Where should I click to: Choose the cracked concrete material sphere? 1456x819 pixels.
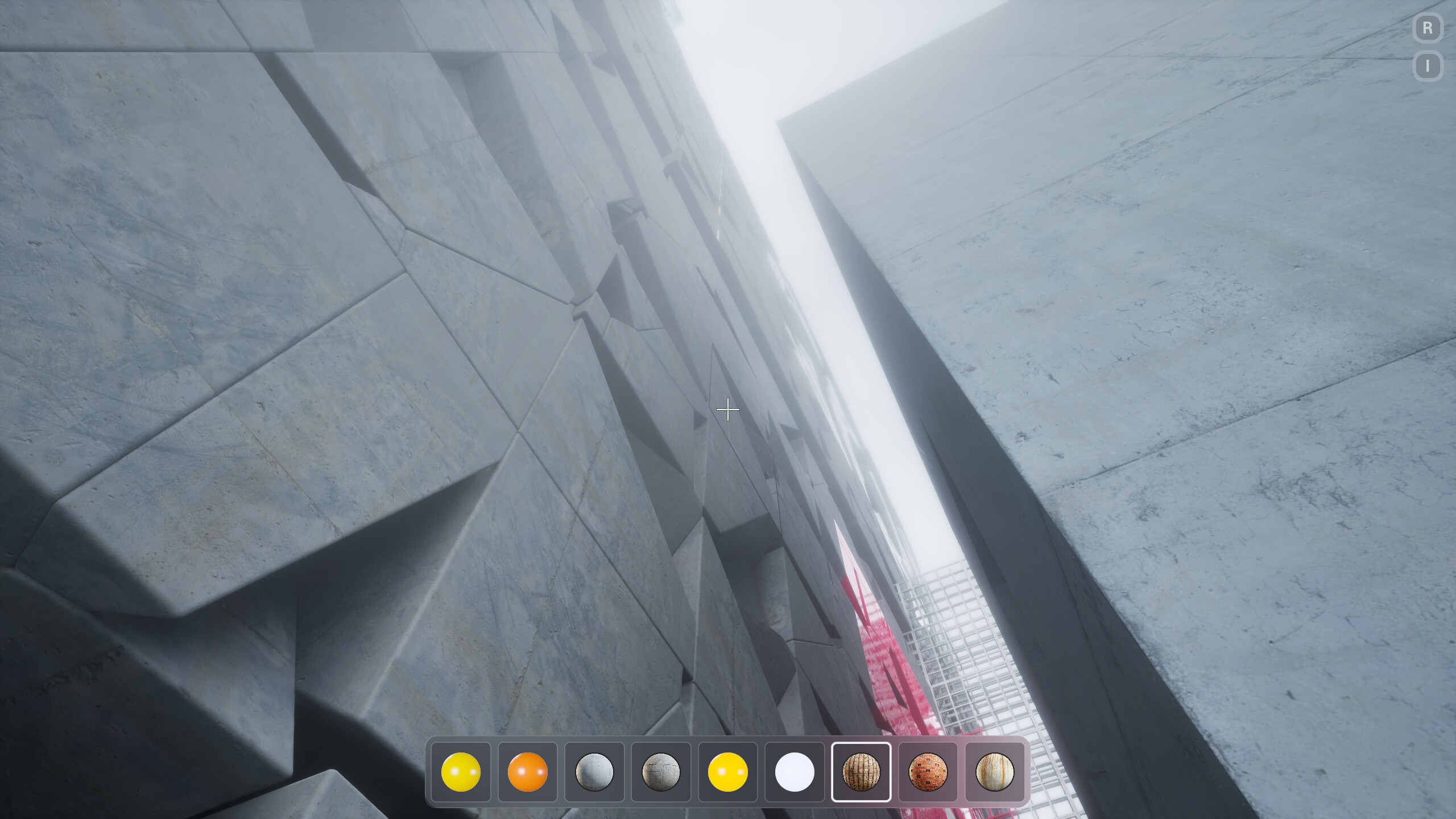pos(661,771)
